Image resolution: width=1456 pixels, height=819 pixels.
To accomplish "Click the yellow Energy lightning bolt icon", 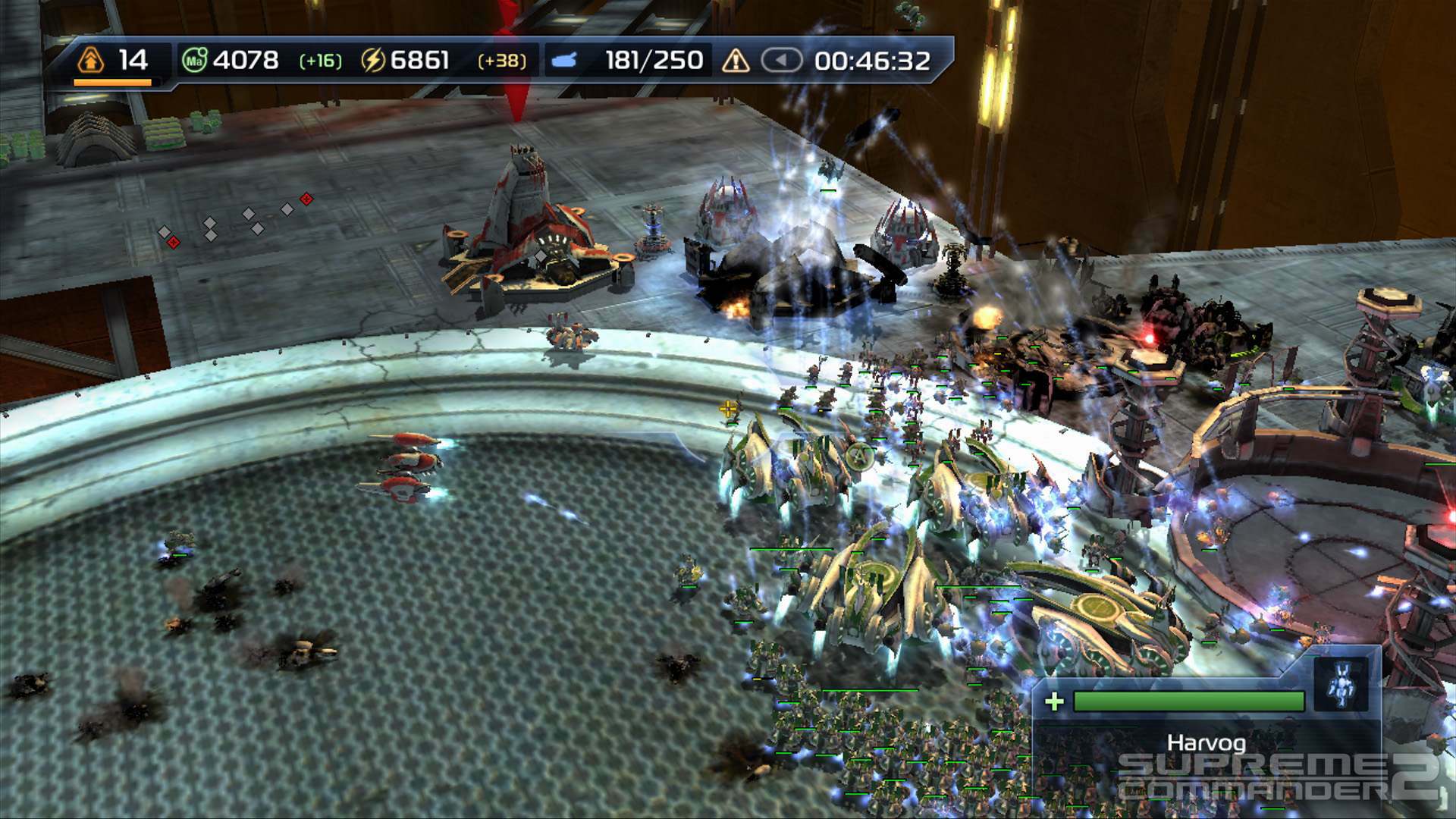I will tap(372, 58).
